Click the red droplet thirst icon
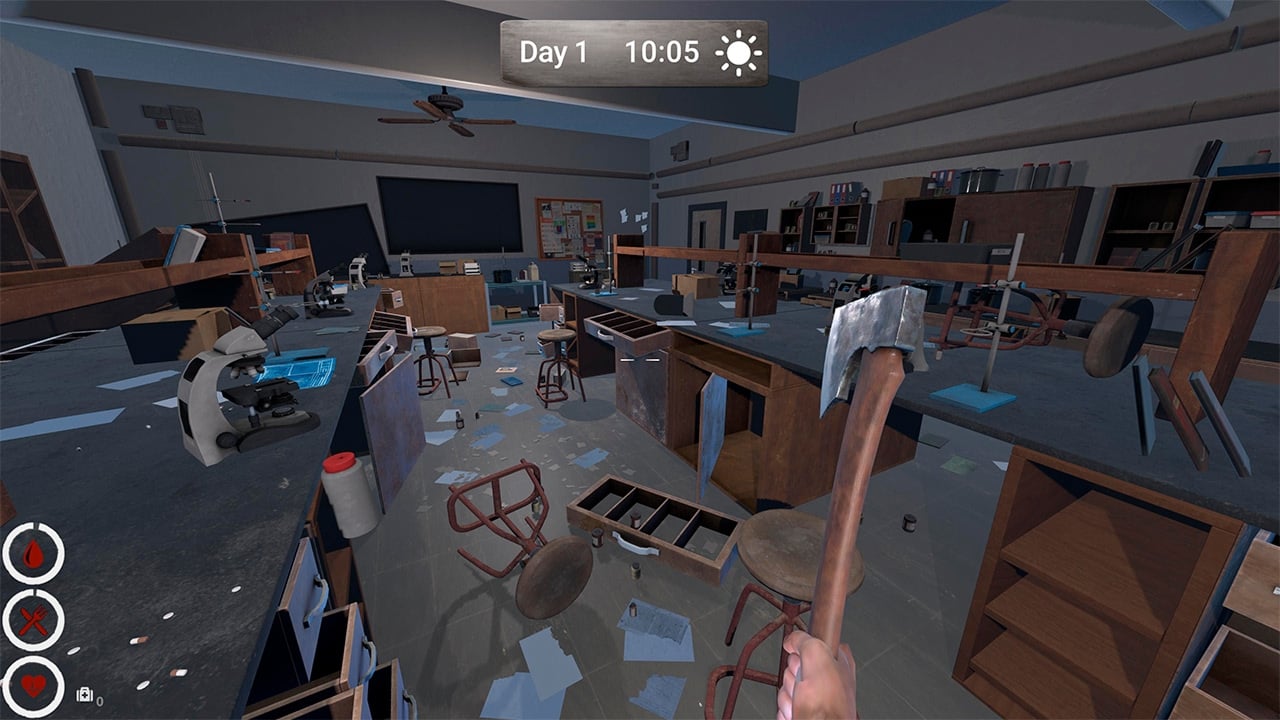This screenshot has height=720, width=1280. point(33,554)
